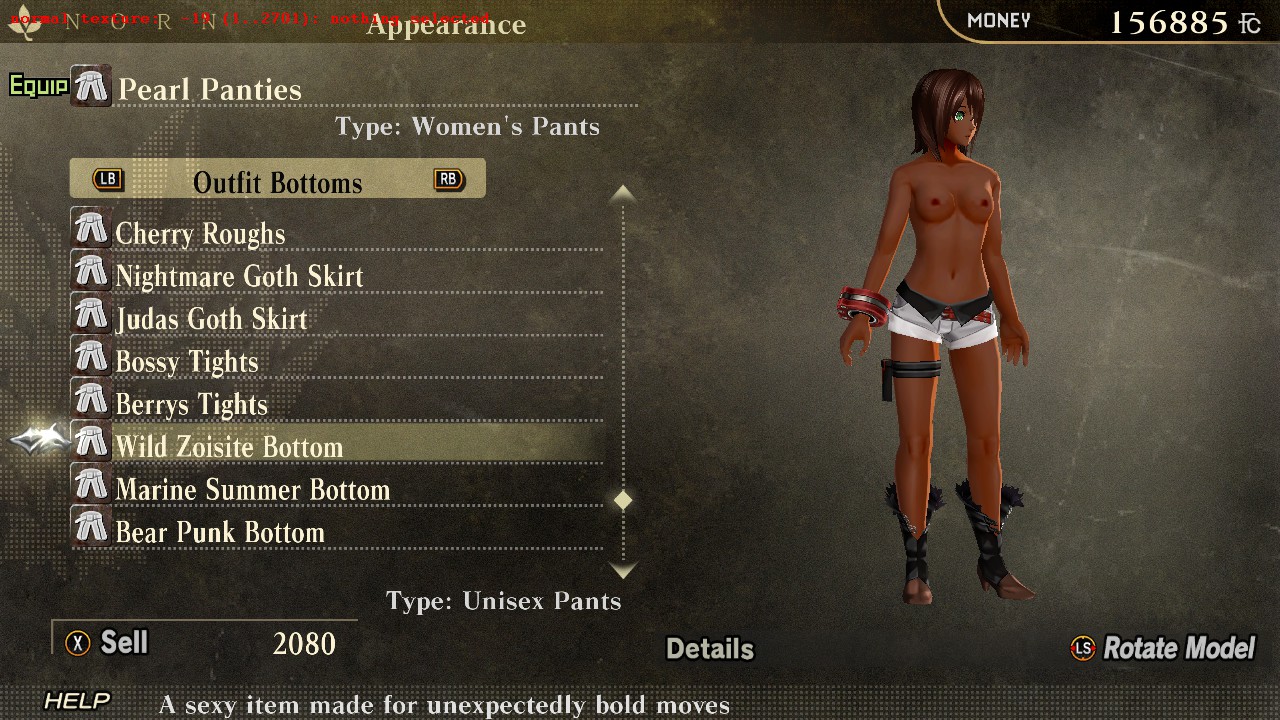Click the equipped Pearl Panties entry
Image resolution: width=1280 pixels, height=720 pixels.
209,89
